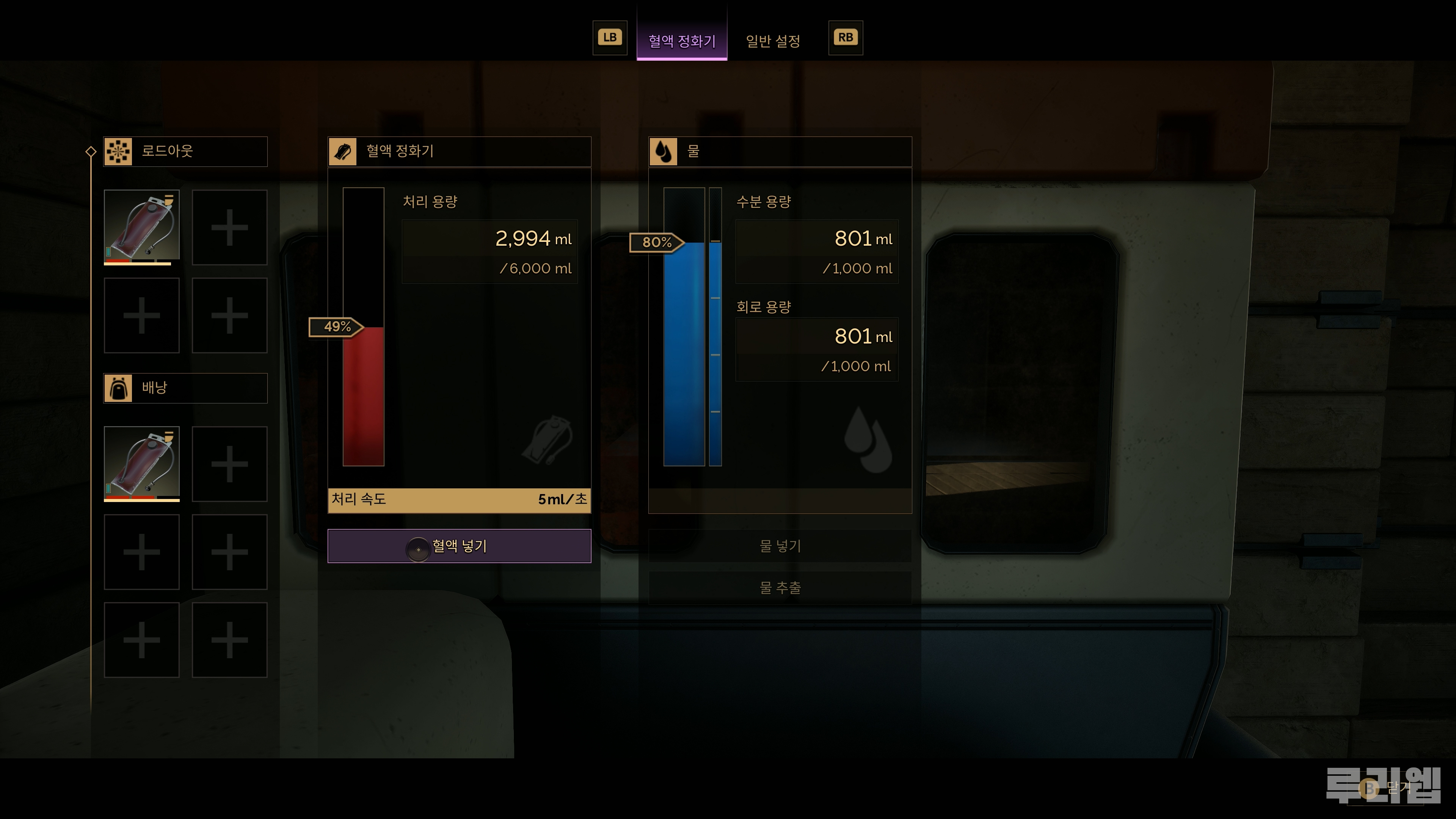Click the 물 넣기 button
The image size is (1456, 819).
pyautogui.click(x=780, y=546)
